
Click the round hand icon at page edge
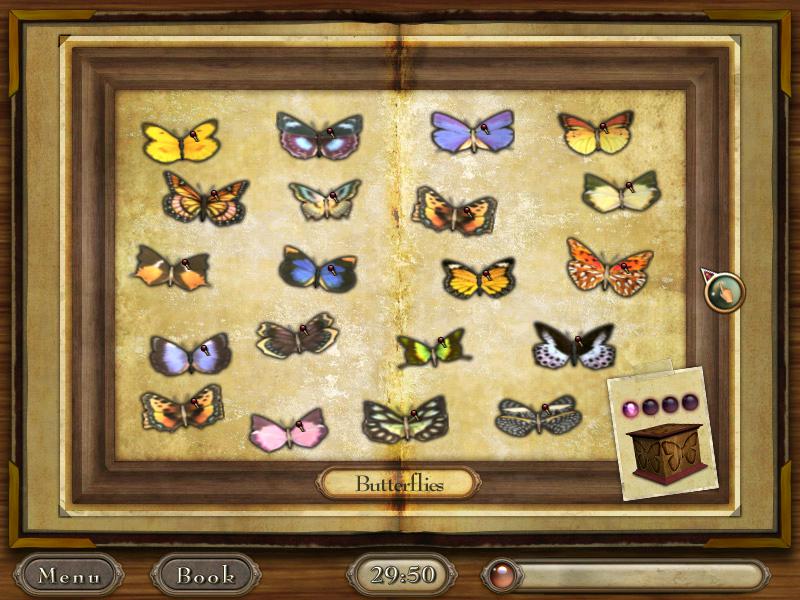725,292
